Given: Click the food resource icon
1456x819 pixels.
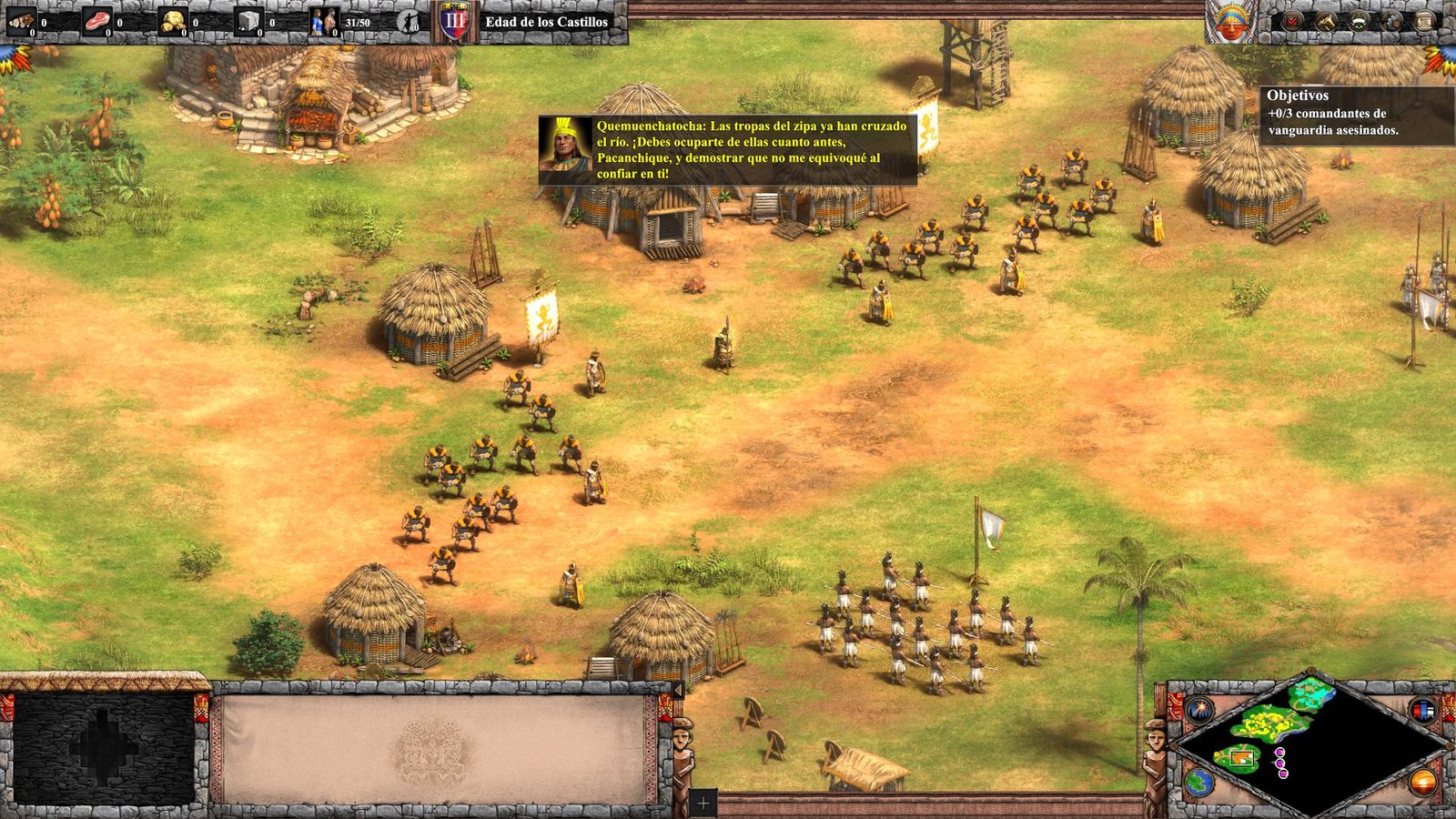Looking at the screenshot, I should pos(97,22).
